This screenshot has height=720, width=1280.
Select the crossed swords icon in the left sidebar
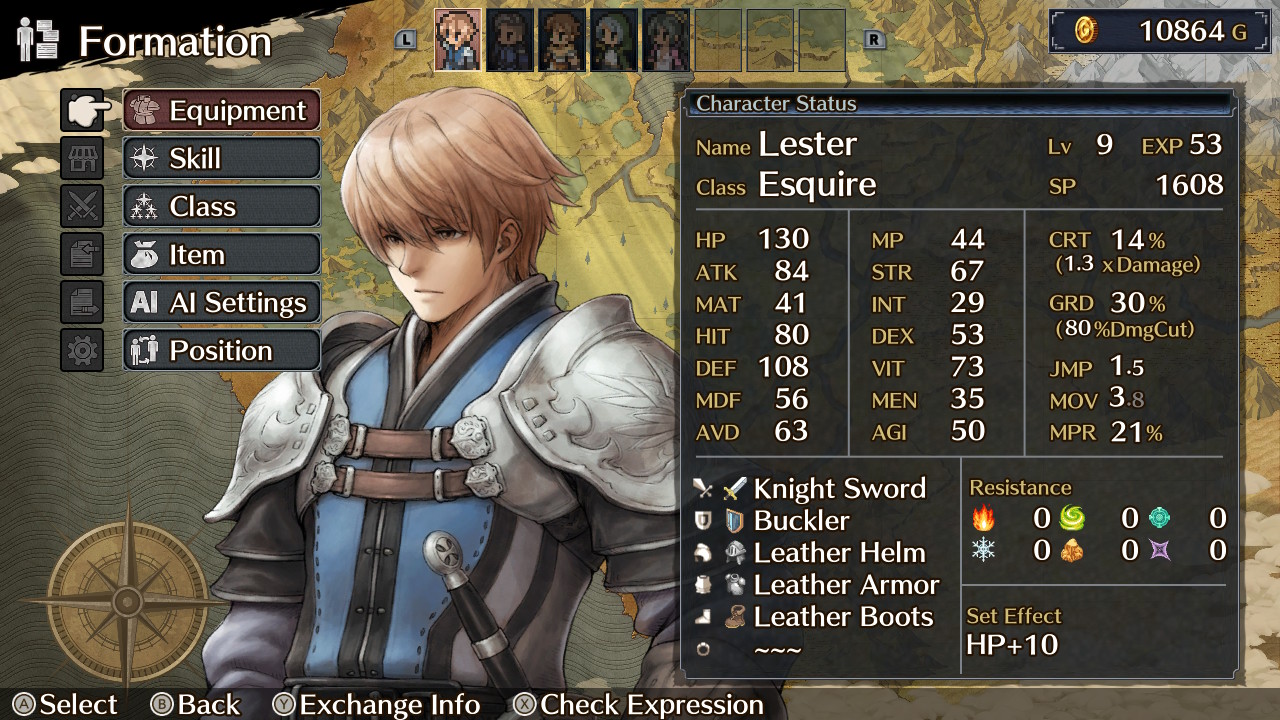point(82,206)
